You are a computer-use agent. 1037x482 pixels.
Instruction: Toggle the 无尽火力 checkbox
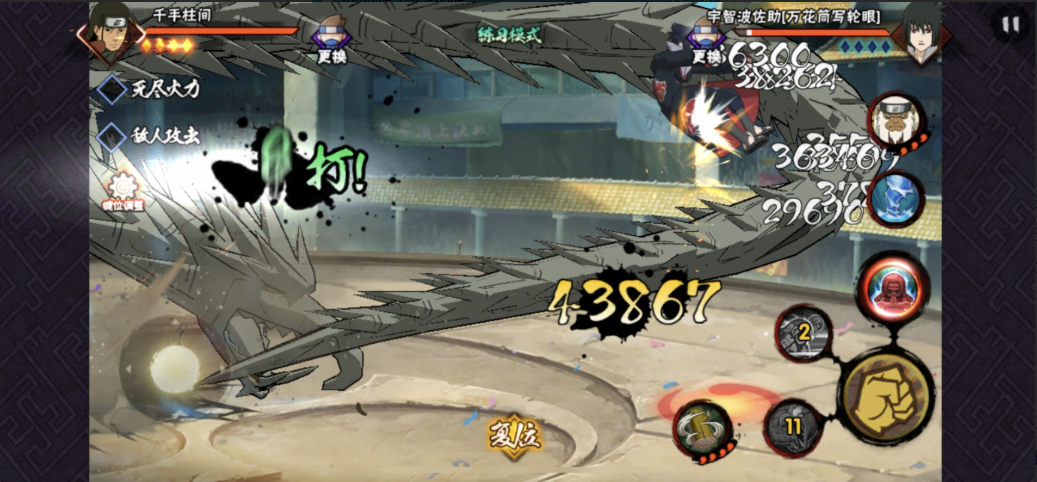click(111, 89)
